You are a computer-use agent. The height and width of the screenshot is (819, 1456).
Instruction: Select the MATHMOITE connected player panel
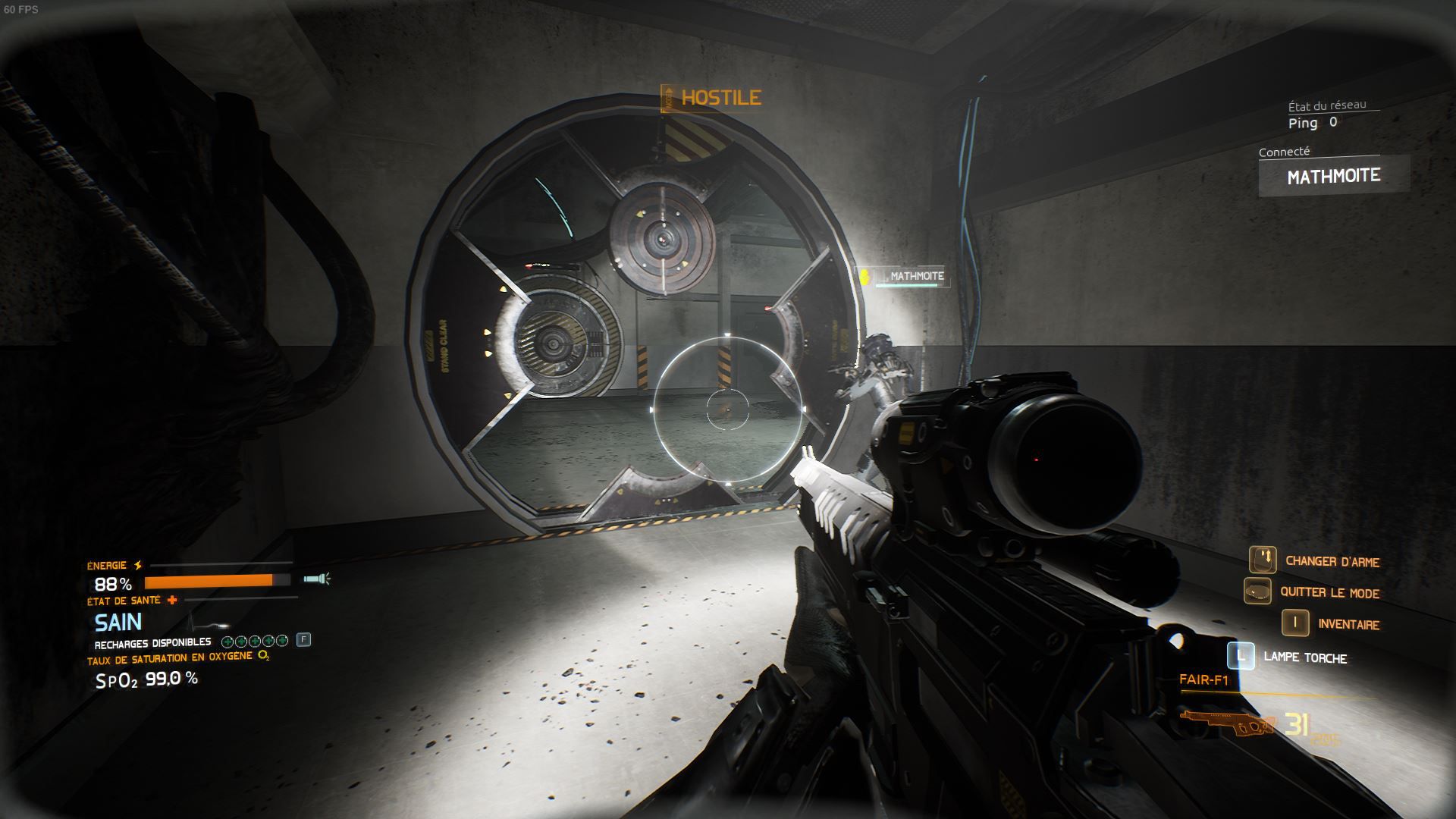click(x=1333, y=176)
